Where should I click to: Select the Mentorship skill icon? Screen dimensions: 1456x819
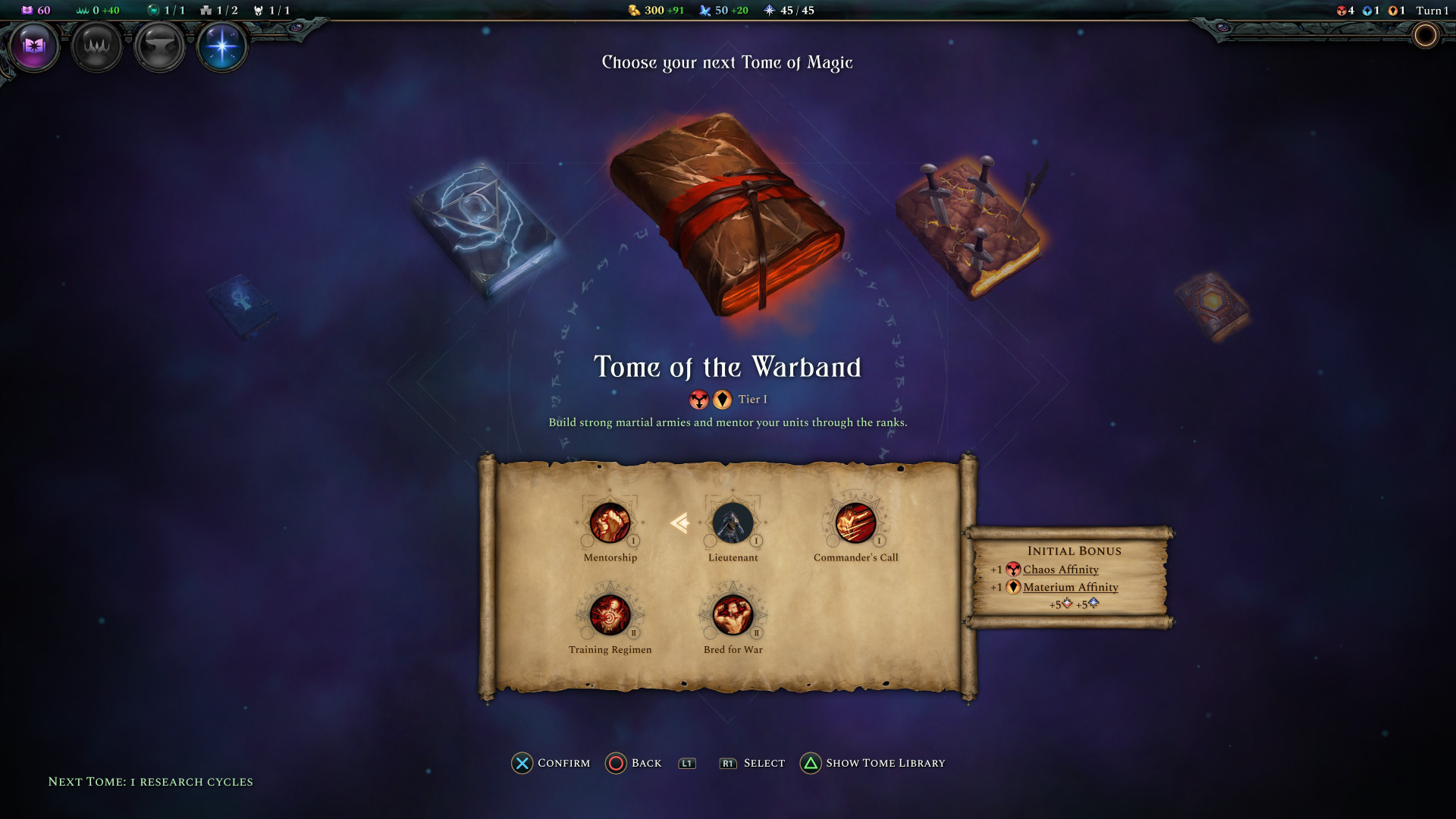[610, 523]
